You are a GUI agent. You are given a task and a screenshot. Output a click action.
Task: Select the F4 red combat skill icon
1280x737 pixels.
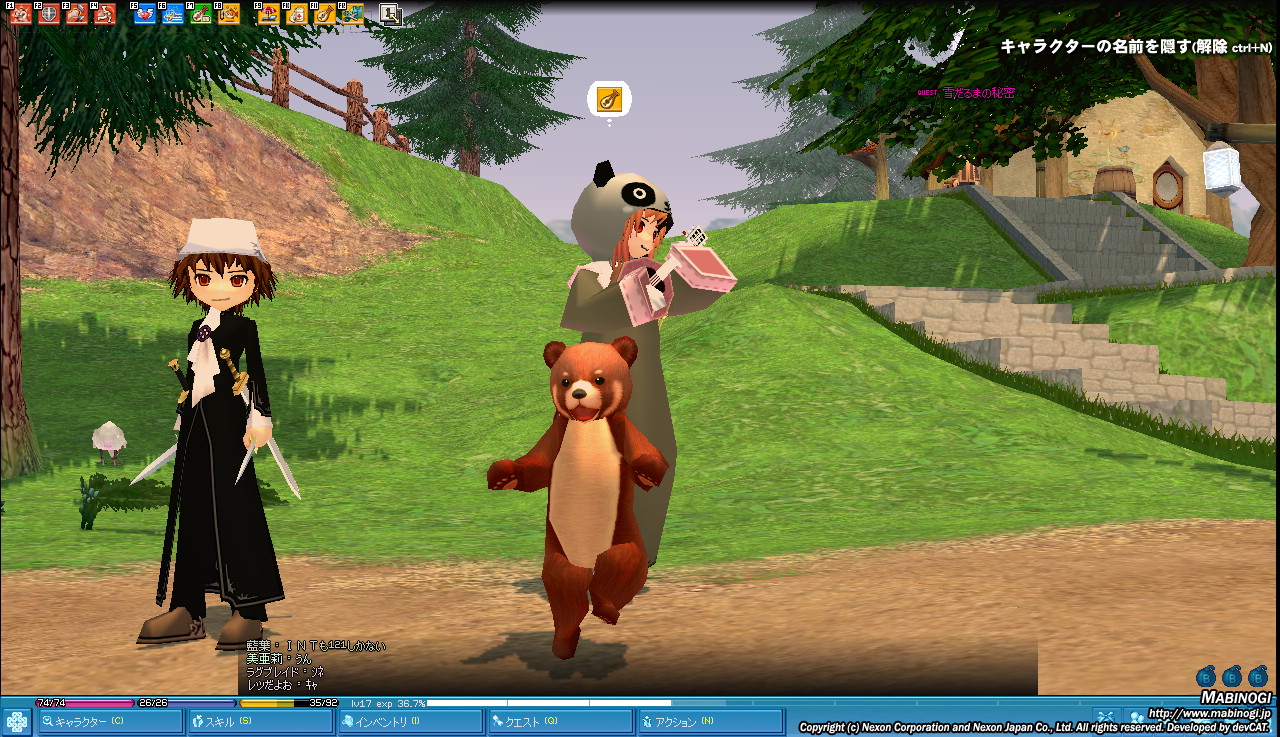pyautogui.click(x=105, y=14)
